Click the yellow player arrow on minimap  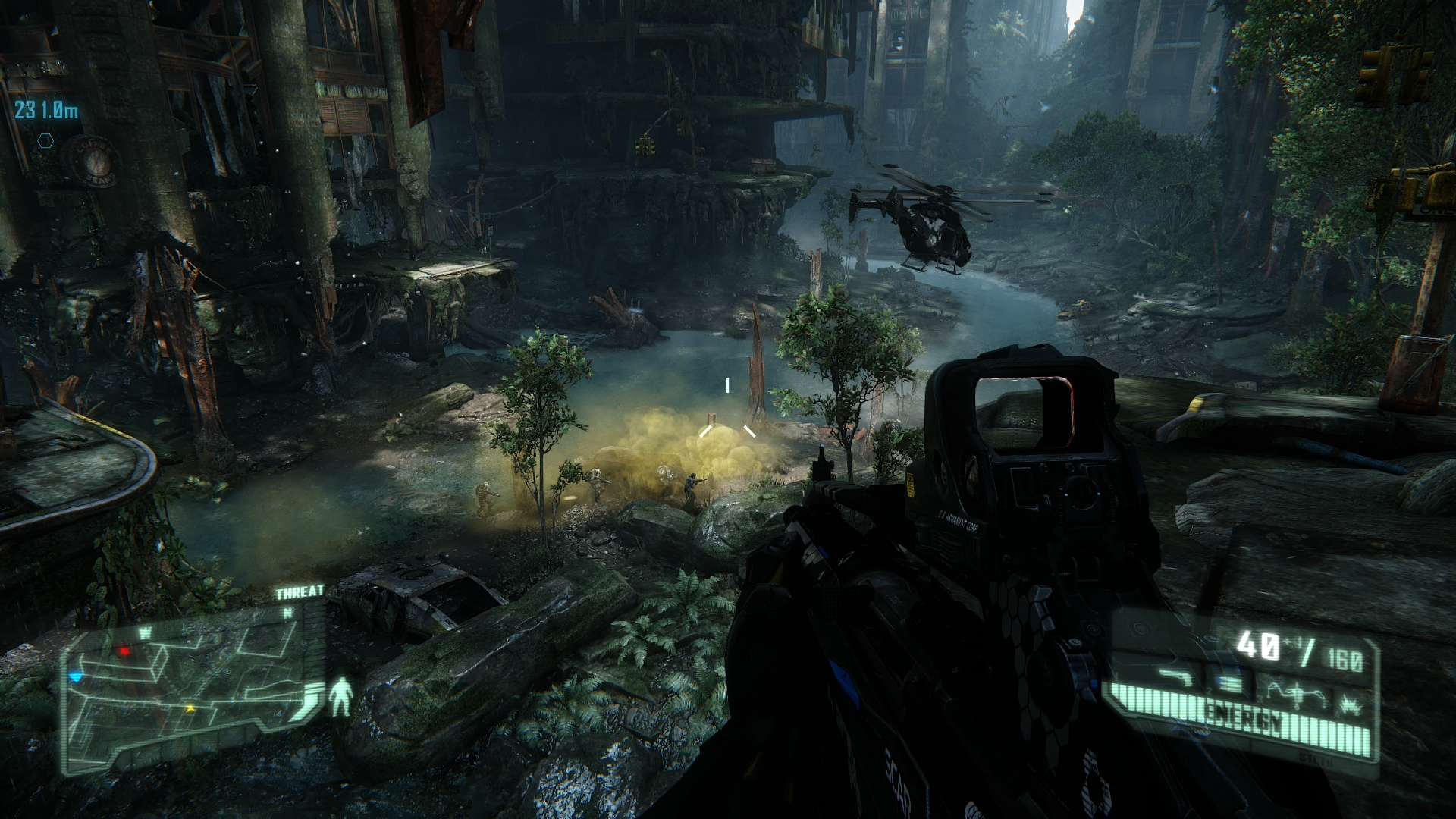coord(190,708)
